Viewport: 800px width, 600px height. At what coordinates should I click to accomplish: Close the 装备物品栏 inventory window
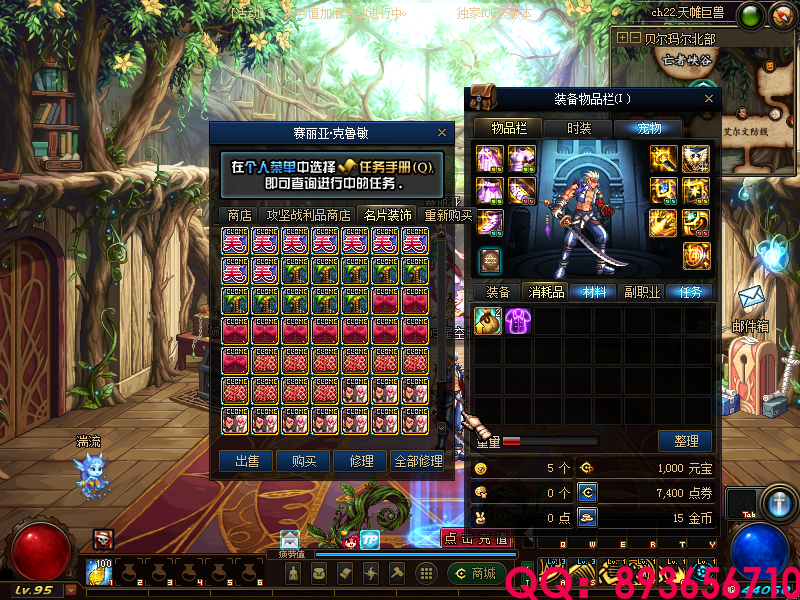pyautogui.click(x=709, y=98)
